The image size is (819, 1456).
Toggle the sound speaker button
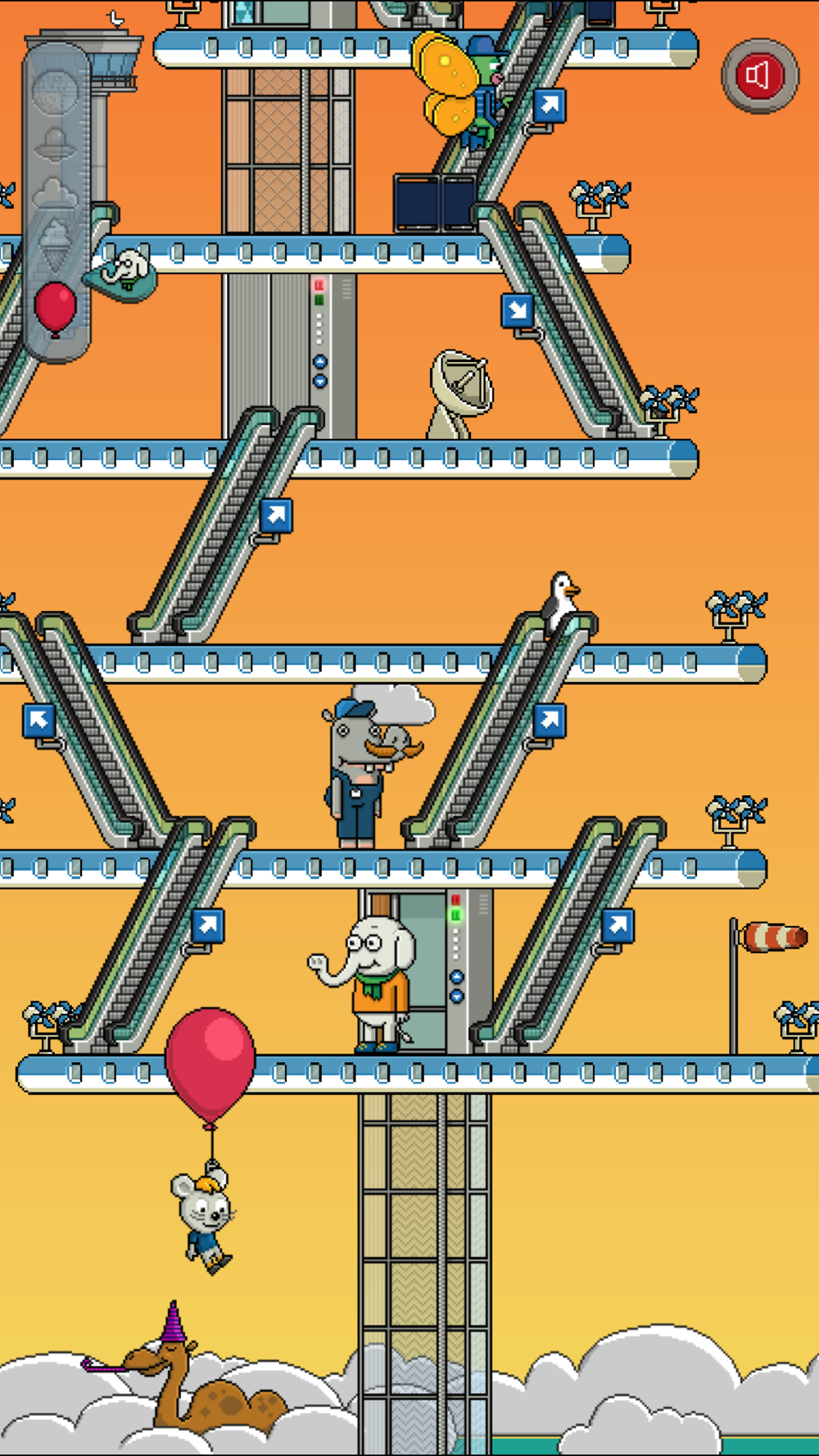759,76
